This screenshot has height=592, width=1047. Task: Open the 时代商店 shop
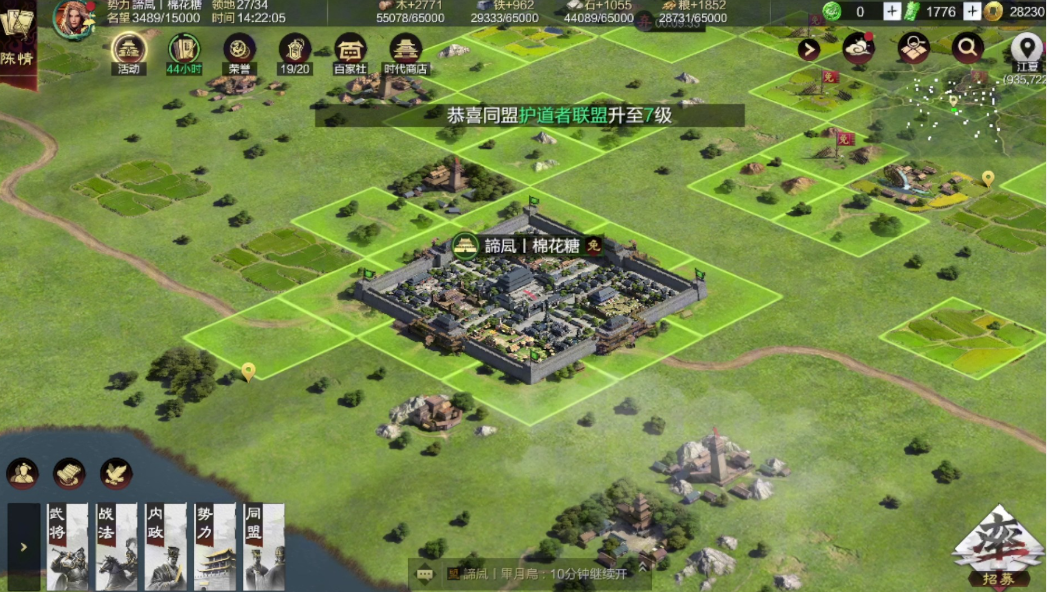point(406,50)
